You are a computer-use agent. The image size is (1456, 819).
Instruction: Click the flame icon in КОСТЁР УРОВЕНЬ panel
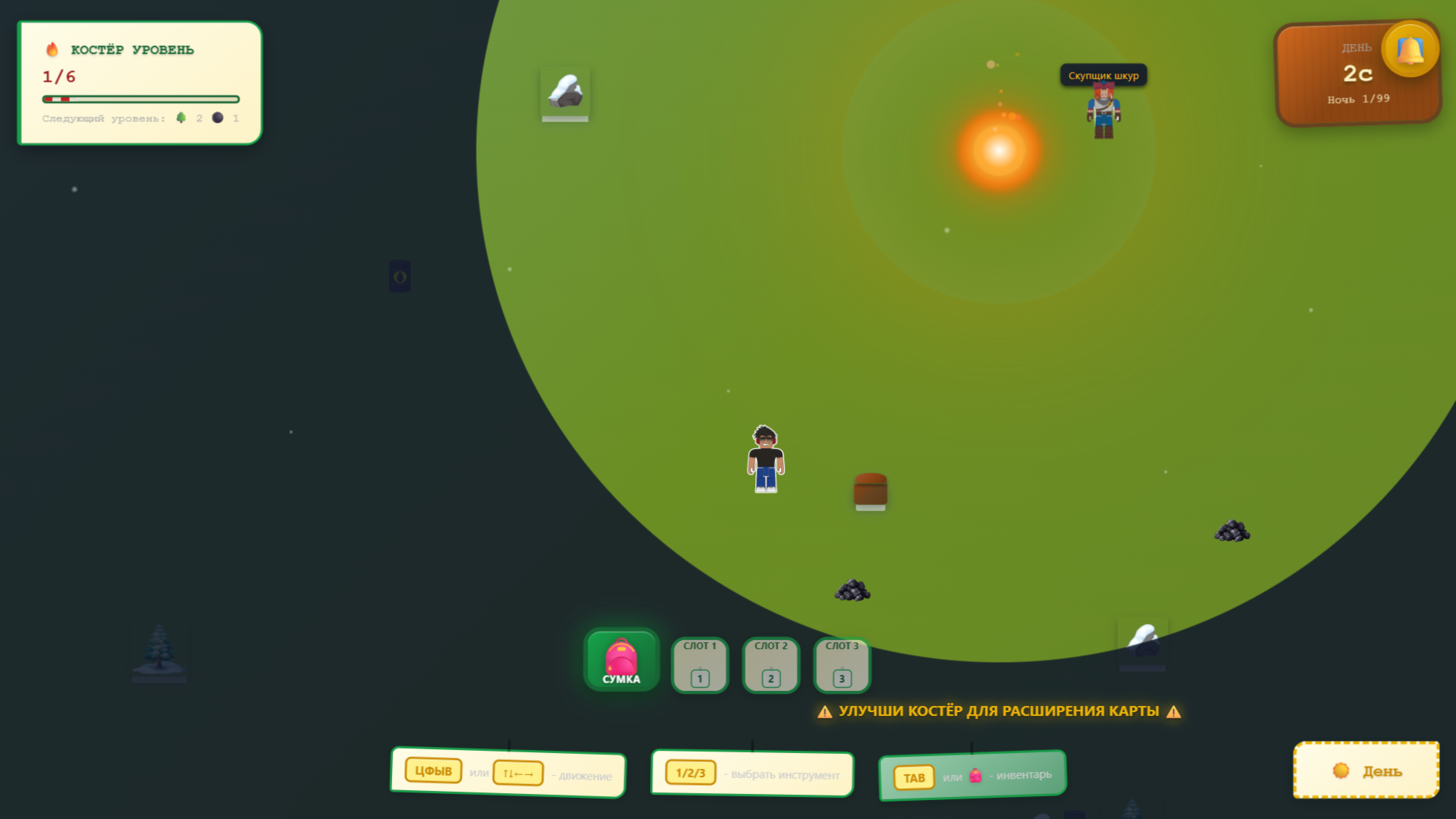(51, 49)
